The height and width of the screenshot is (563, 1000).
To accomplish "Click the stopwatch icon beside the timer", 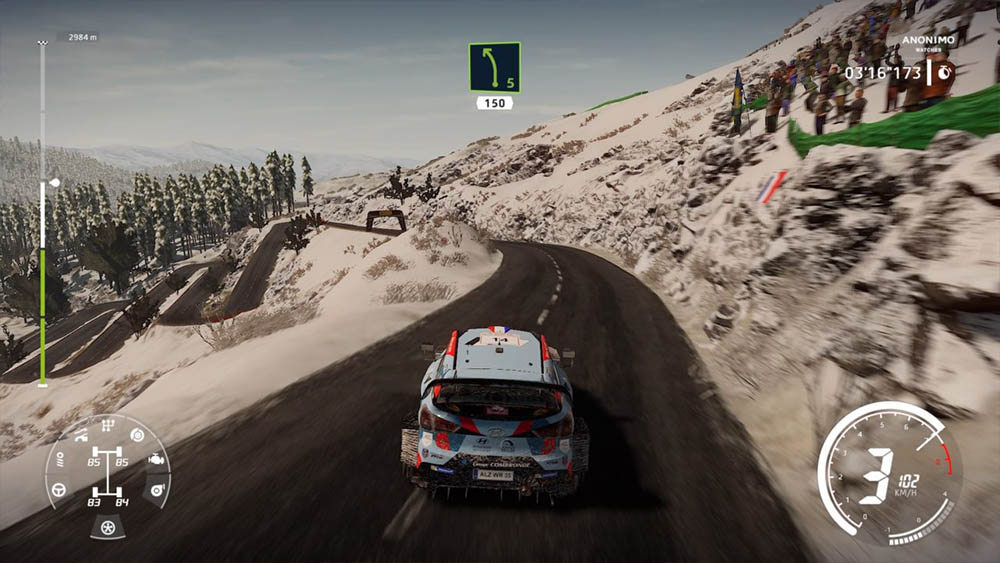I will tap(942, 71).
